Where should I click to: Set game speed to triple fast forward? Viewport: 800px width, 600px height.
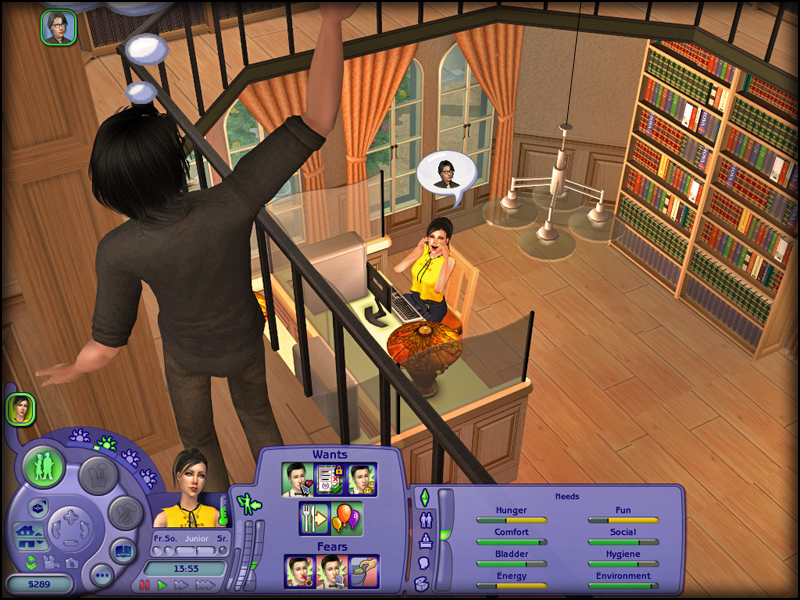pyautogui.click(x=207, y=585)
